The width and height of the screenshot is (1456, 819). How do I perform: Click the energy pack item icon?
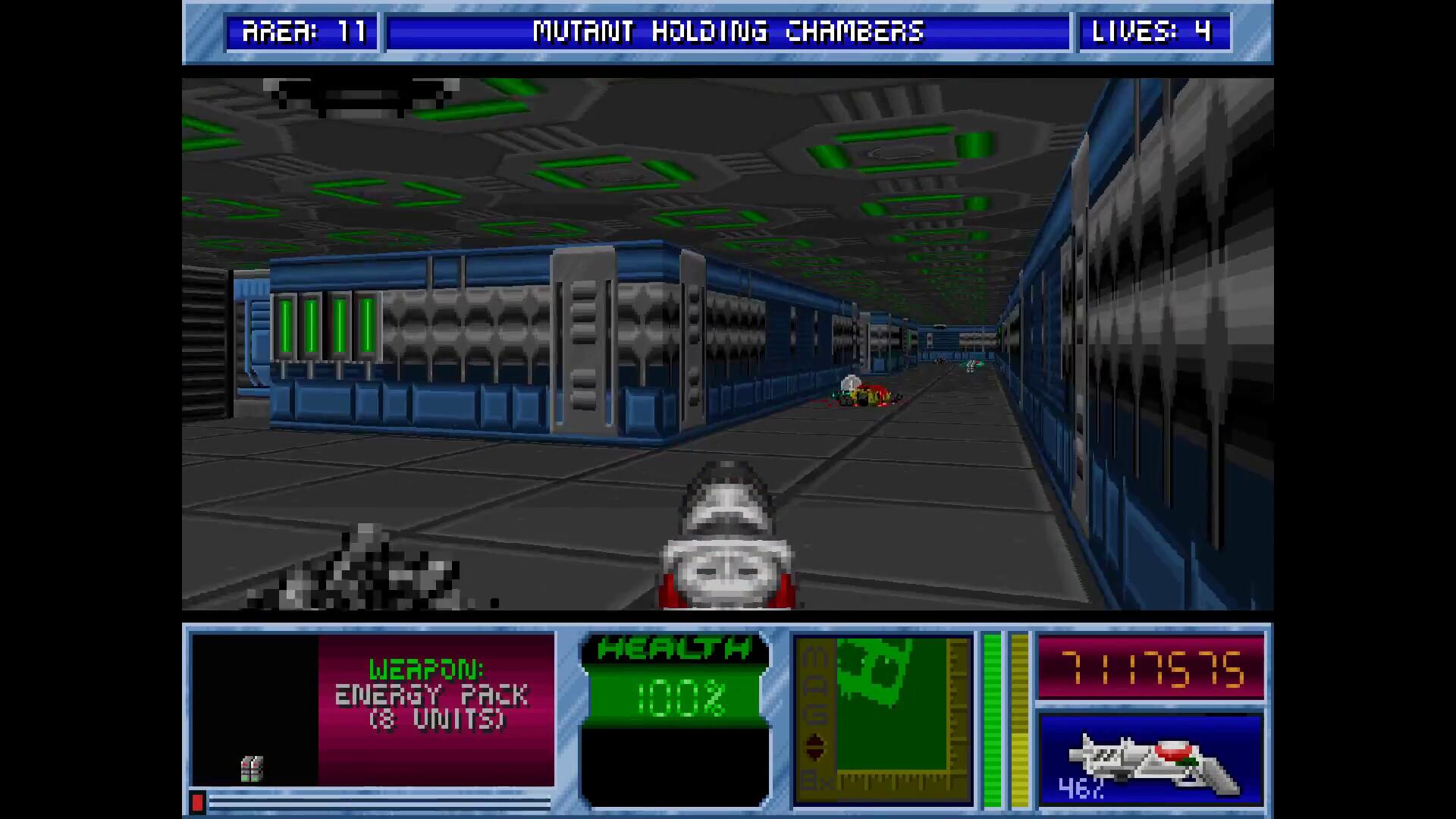pyautogui.click(x=252, y=768)
